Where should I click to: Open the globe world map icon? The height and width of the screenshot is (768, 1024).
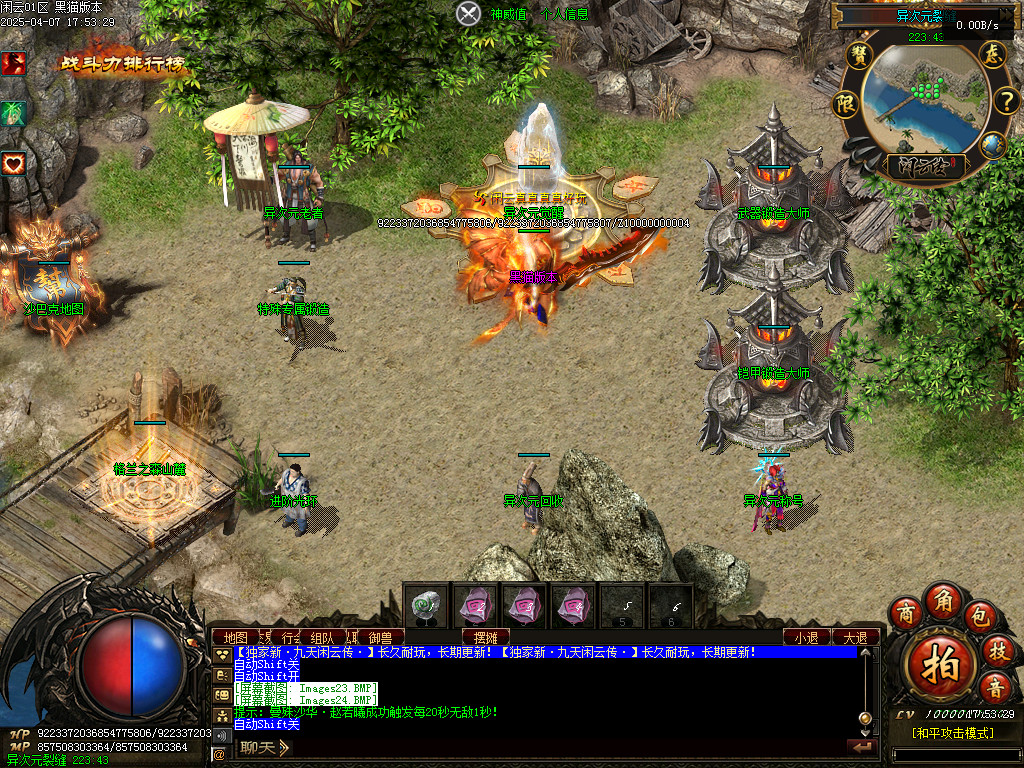pyautogui.click(x=992, y=146)
